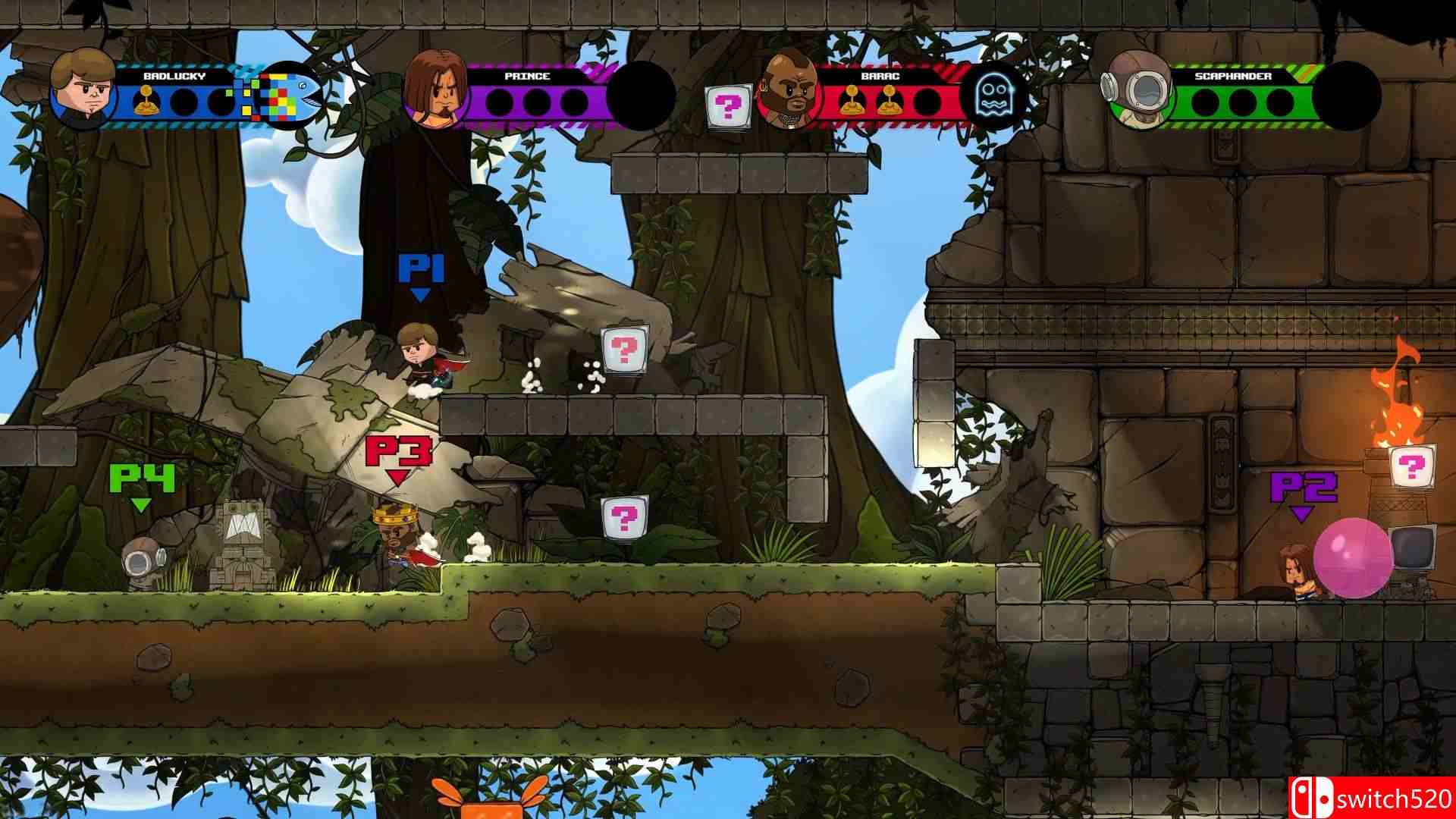Screen dimensions: 1456x819
Task: Click the ghost power-up icon on Barac's bar
Action: 993,95
